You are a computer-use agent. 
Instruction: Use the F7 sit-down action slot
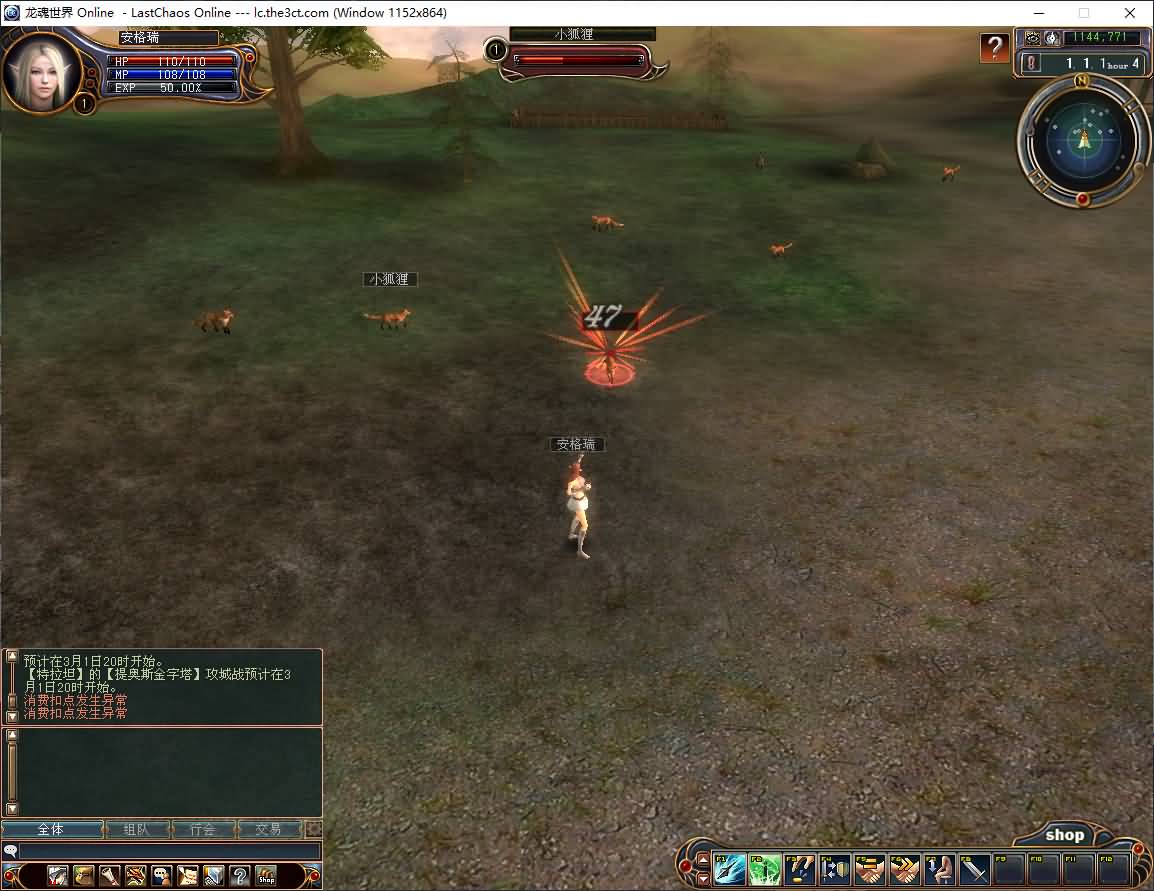pyautogui.click(x=939, y=869)
